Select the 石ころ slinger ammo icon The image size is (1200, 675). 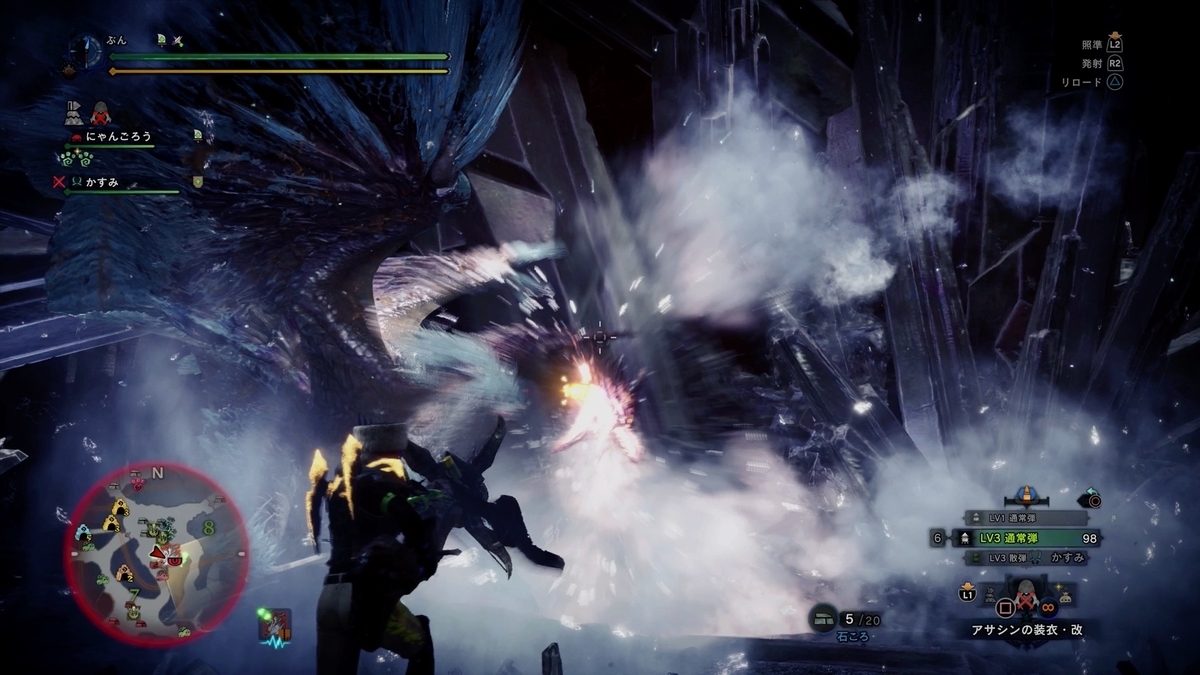click(x=826, y=618)
